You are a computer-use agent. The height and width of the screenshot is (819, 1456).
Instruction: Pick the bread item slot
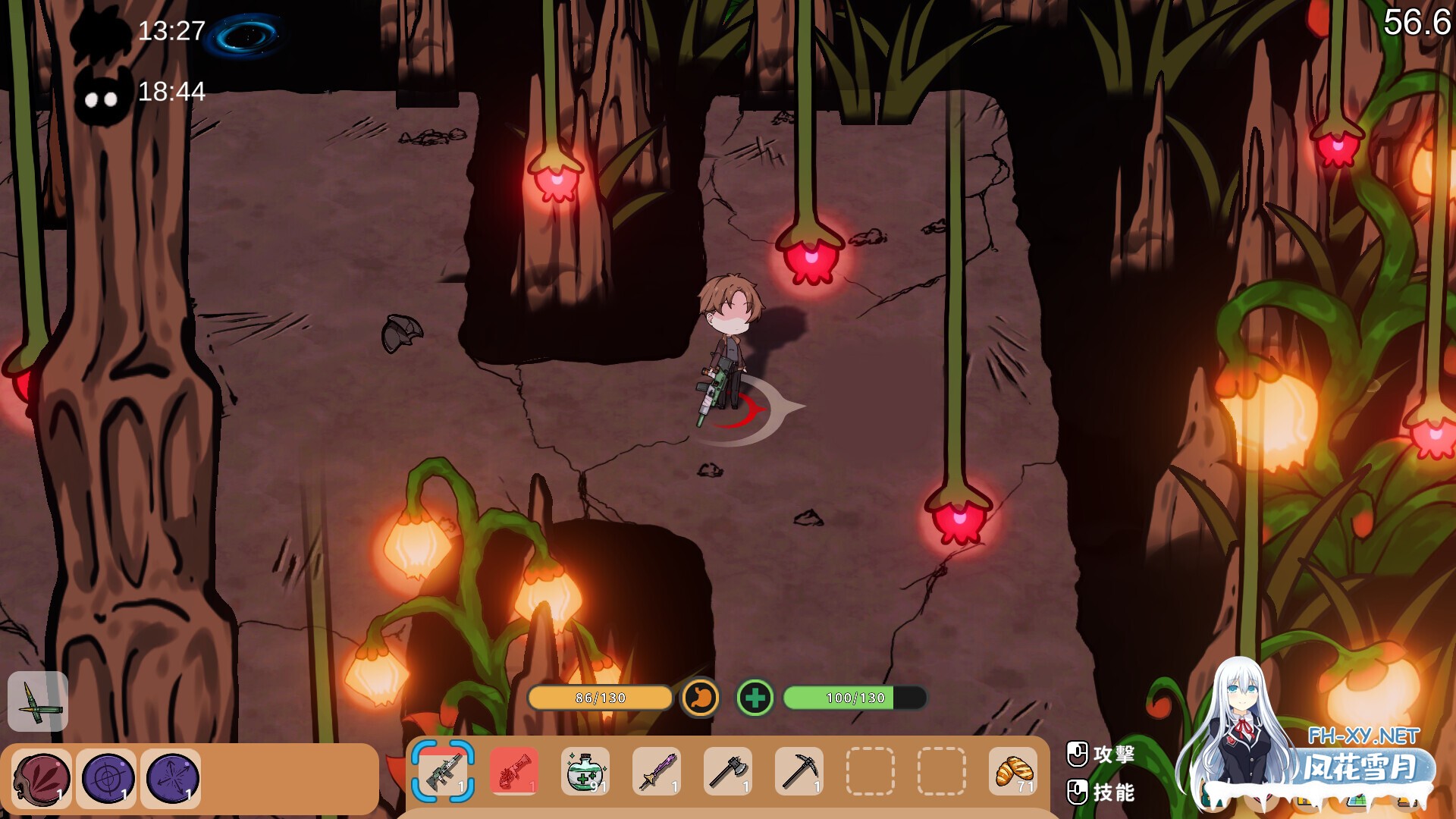click(x=1012, y=771)
